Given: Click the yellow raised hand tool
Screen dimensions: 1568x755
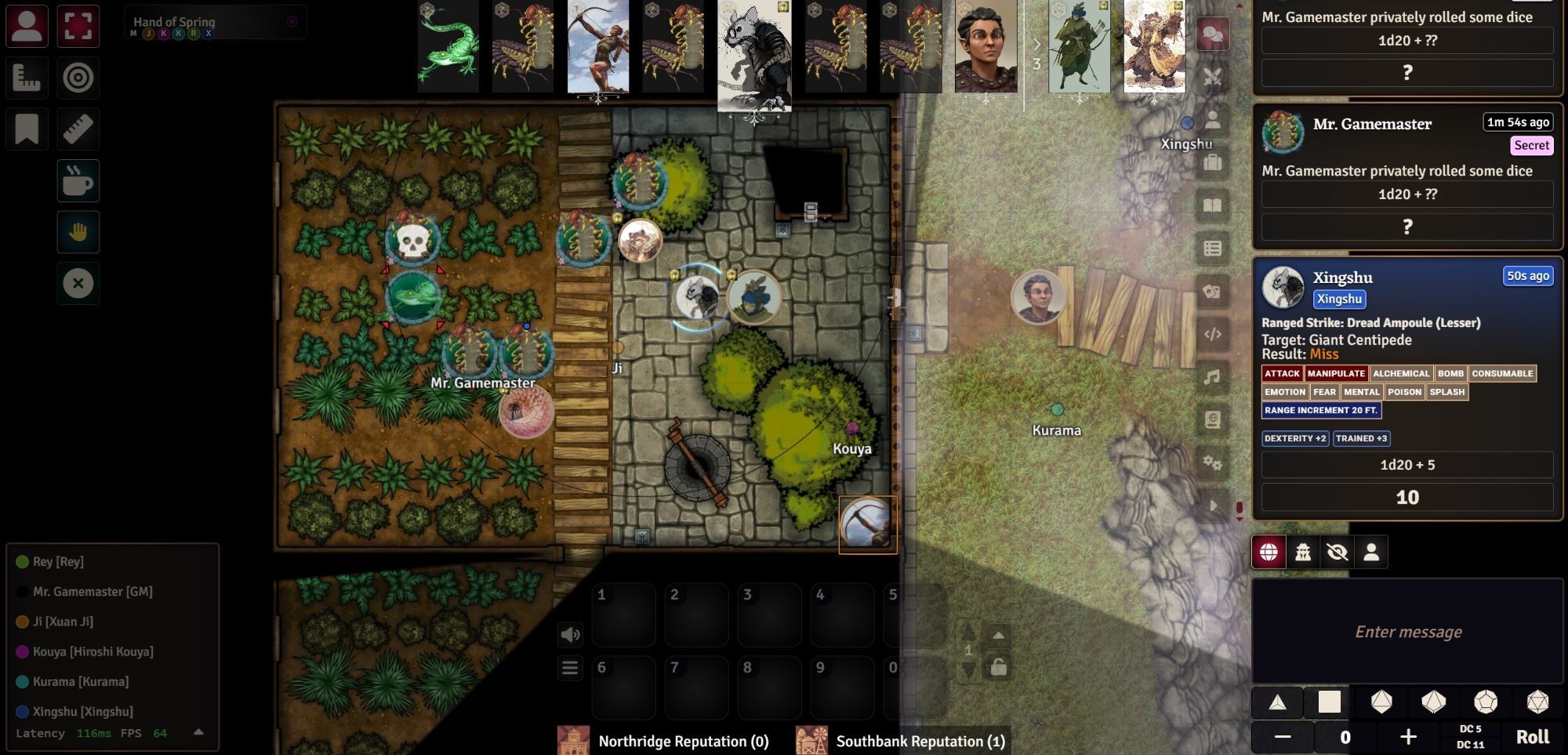Looking at the screenshot, I should pos(78,232).
